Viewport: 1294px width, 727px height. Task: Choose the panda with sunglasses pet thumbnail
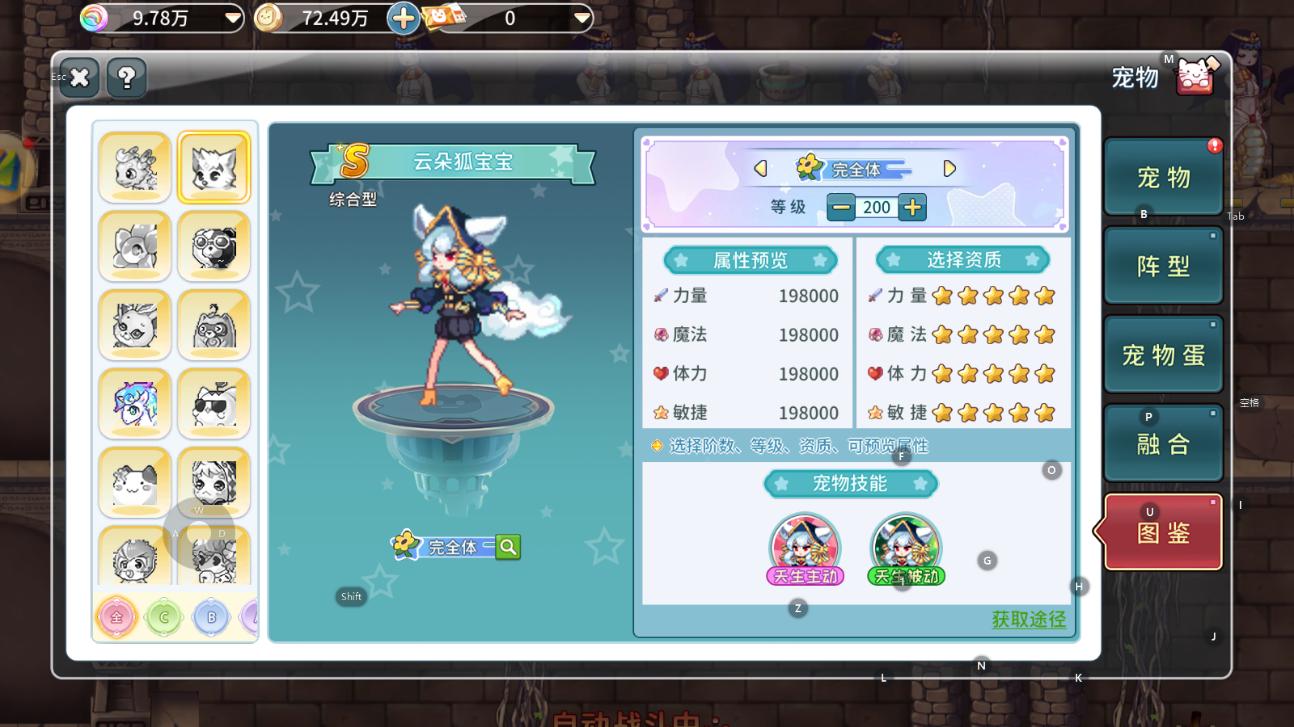(x=214, y=246)
